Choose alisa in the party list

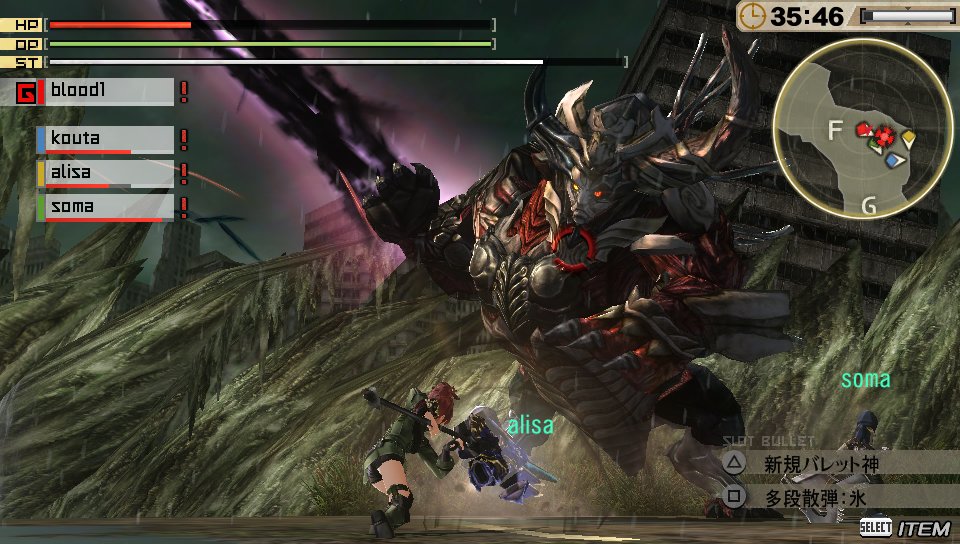click(105, 173)
